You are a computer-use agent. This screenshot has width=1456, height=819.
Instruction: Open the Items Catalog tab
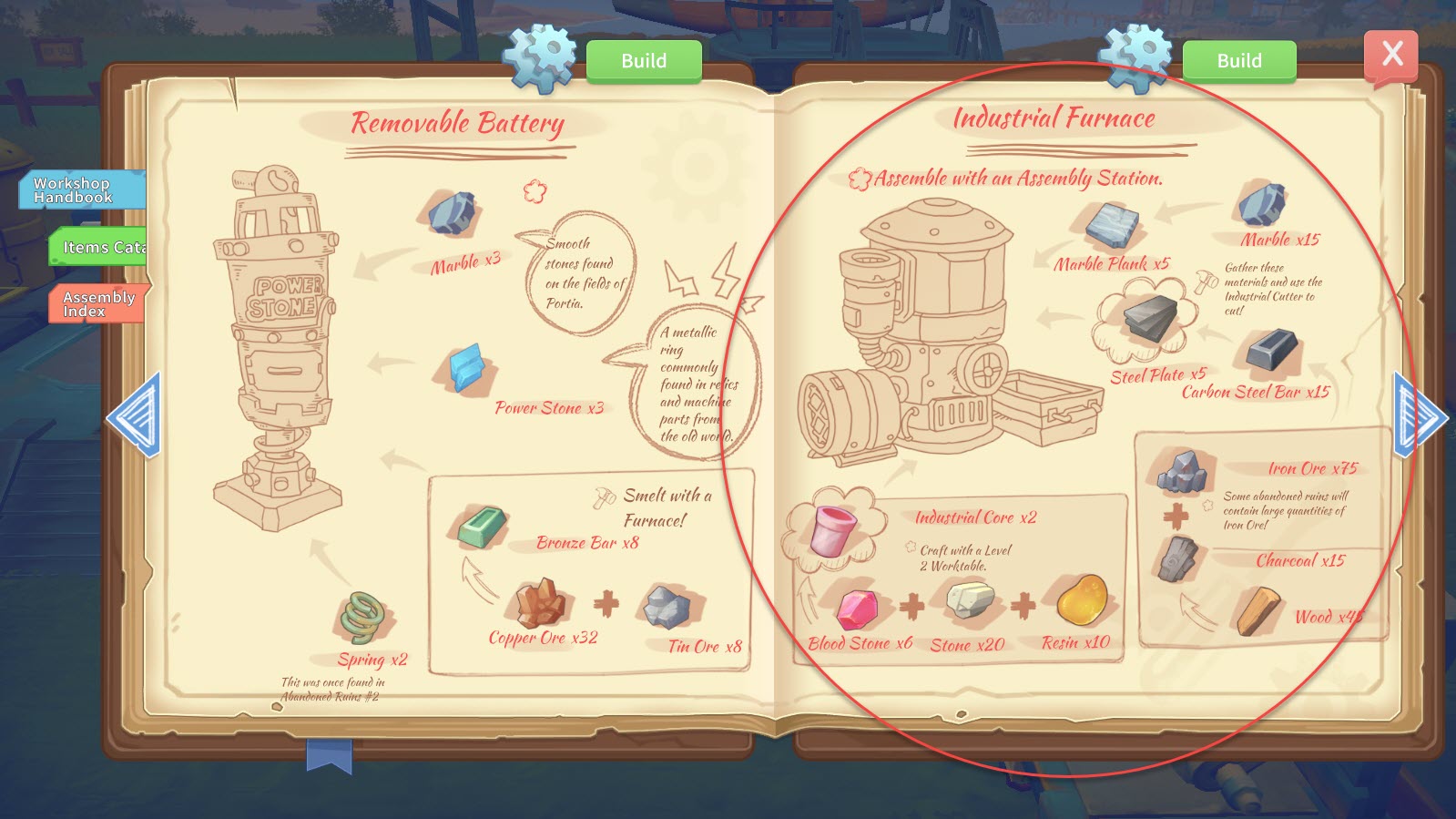[97, 247]
